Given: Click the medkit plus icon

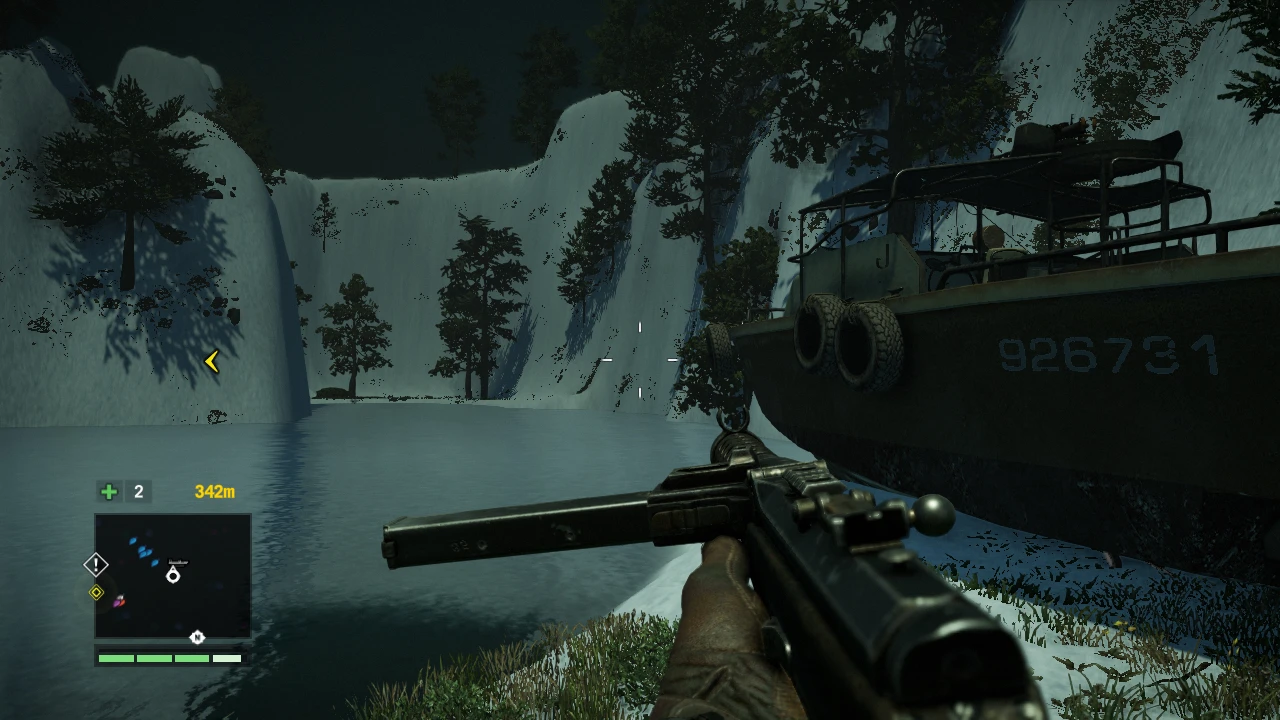Looking at the screenshot, I should click(108, 491).
